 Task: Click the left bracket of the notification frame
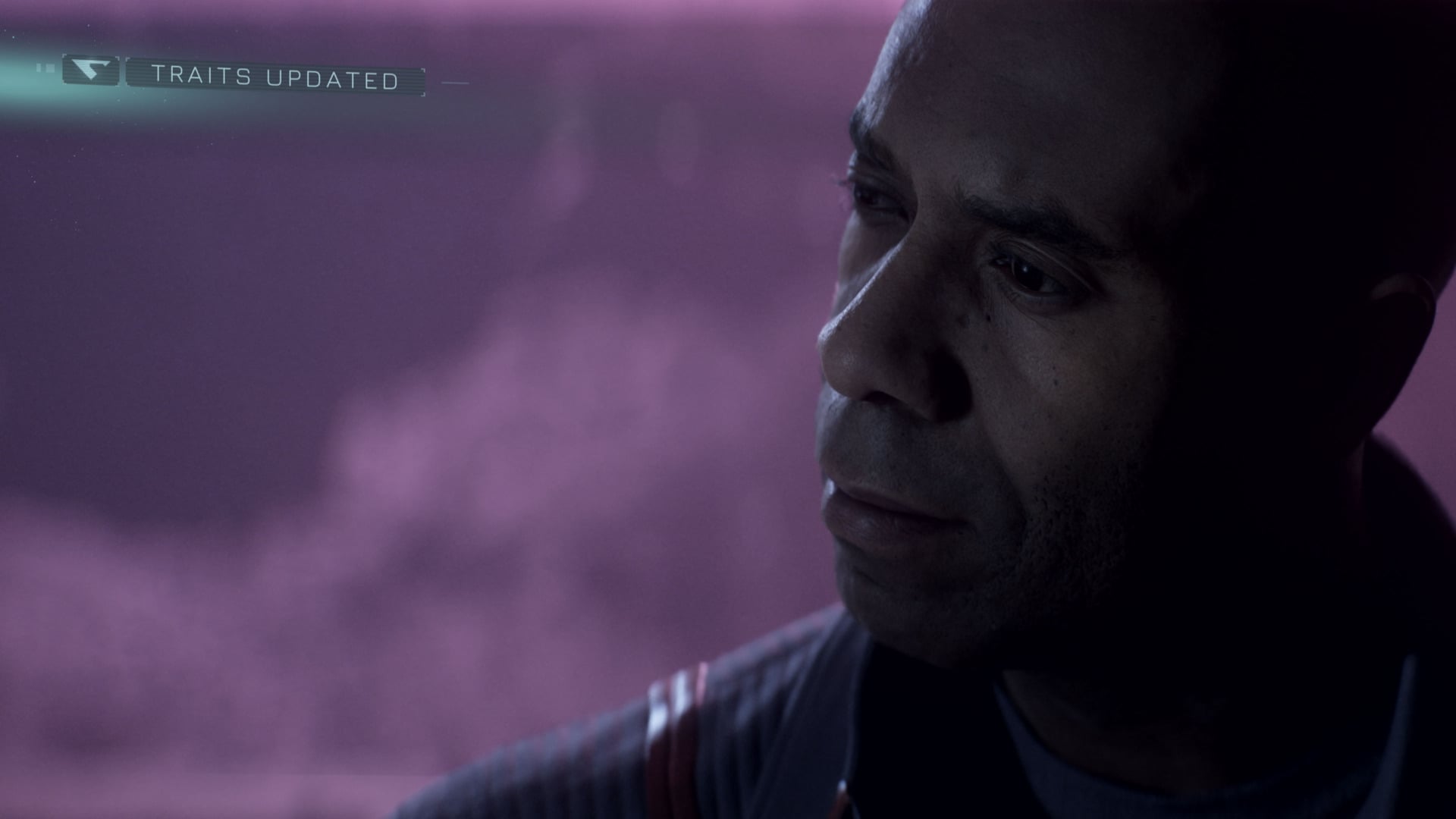tap(127, 75)
